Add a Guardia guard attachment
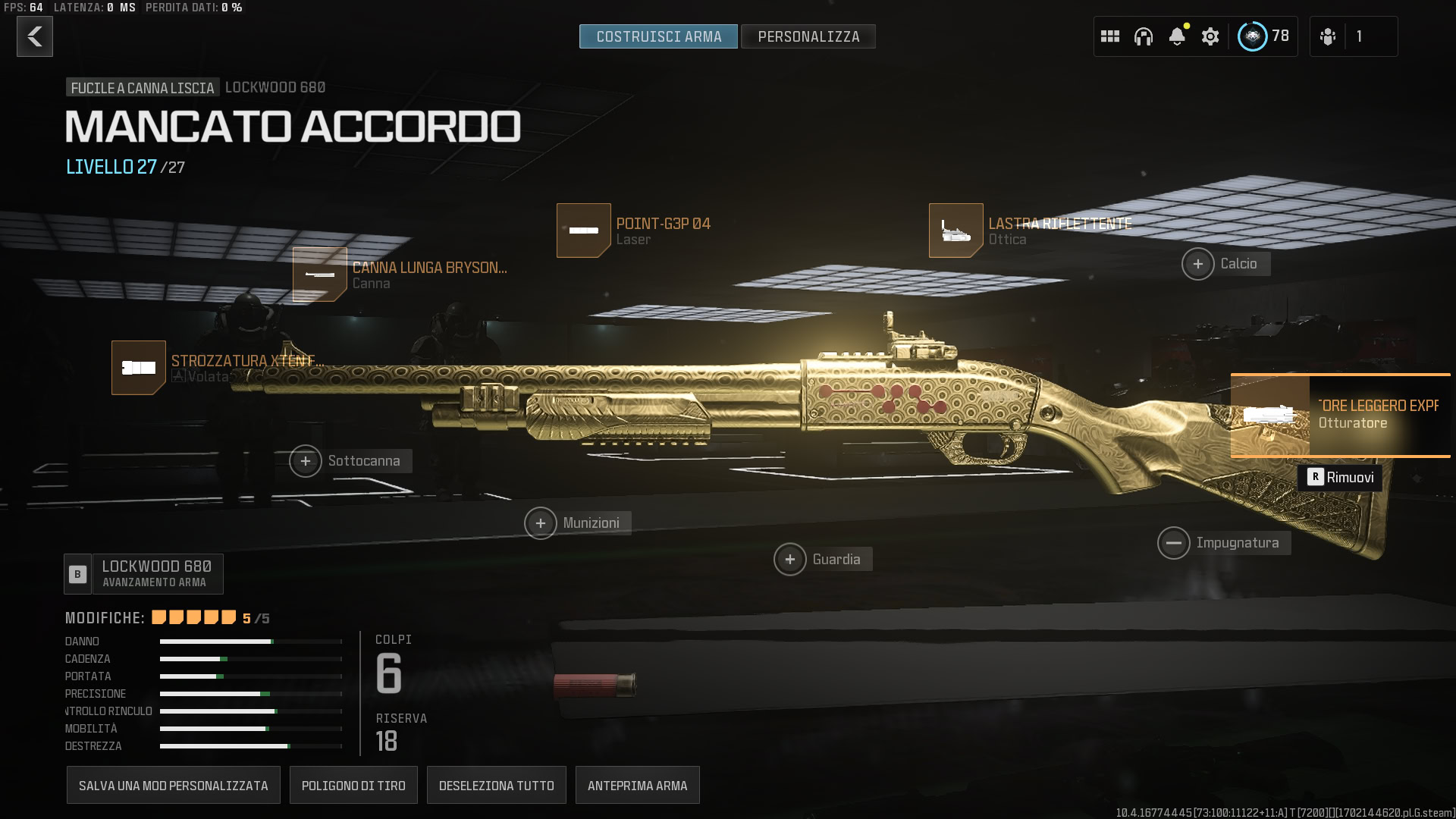This screenshot has height=819, width=1456. point(790,560)
